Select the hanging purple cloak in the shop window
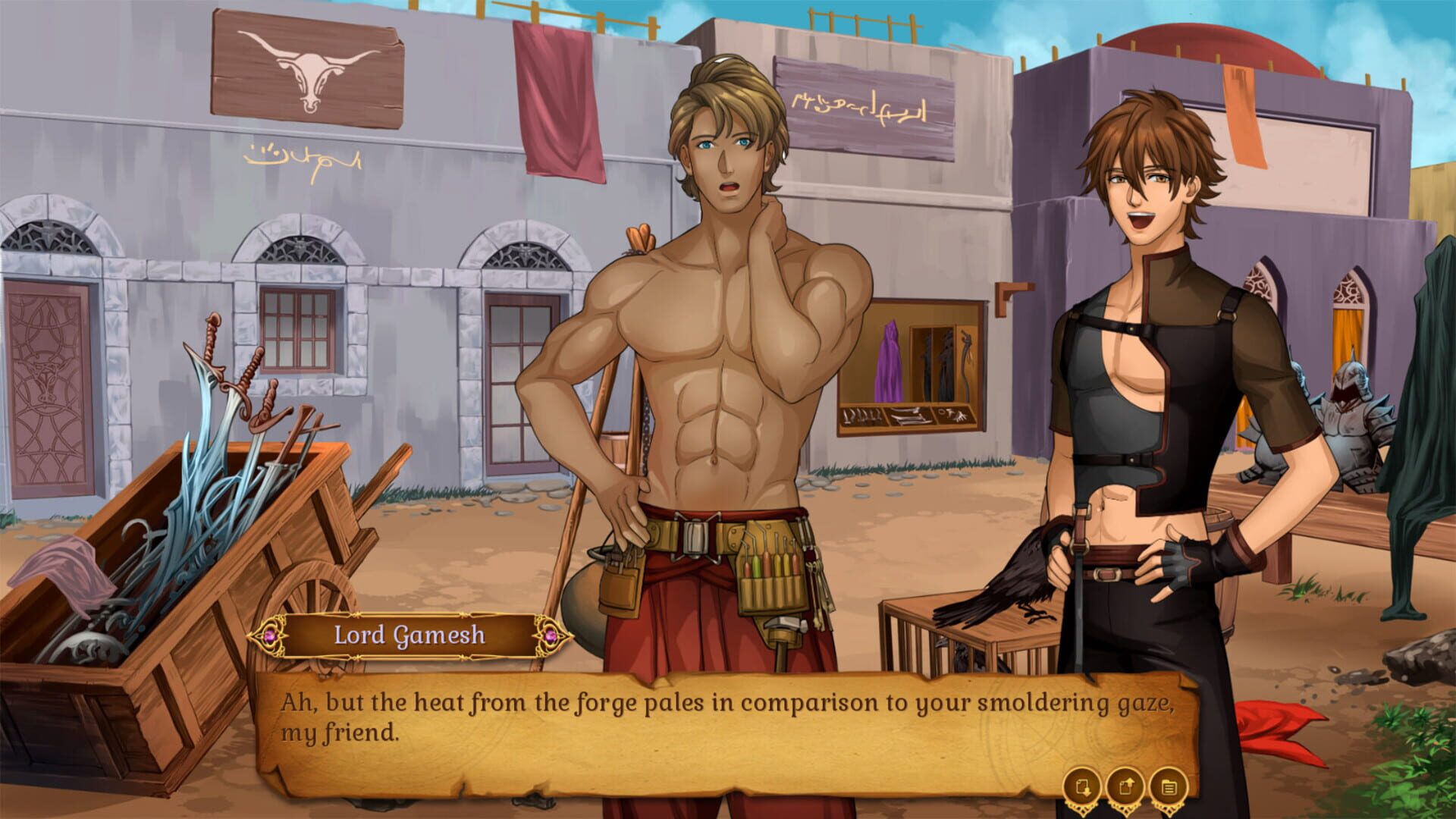Viewport: 1456px width, 819px height. (889, 366)
